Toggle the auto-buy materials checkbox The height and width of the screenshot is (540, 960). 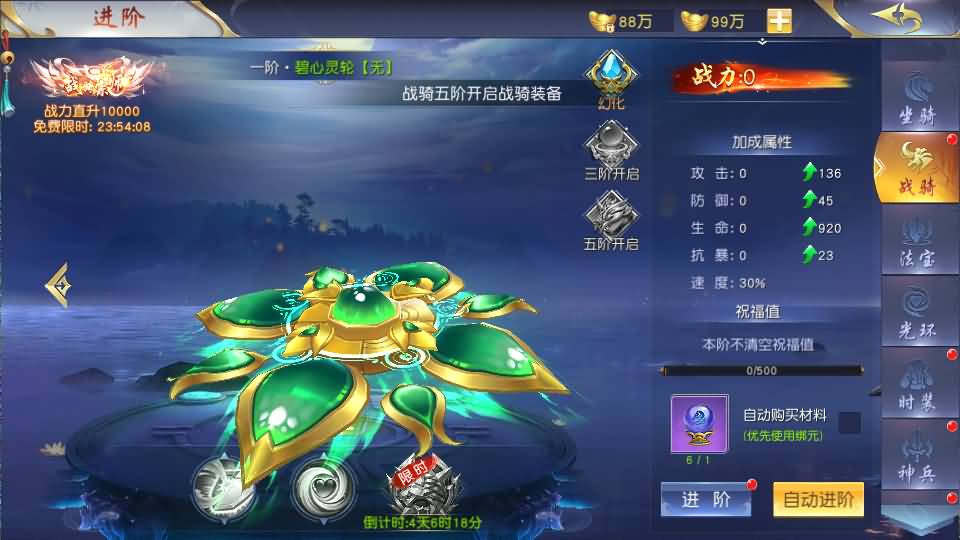point(849,422)
